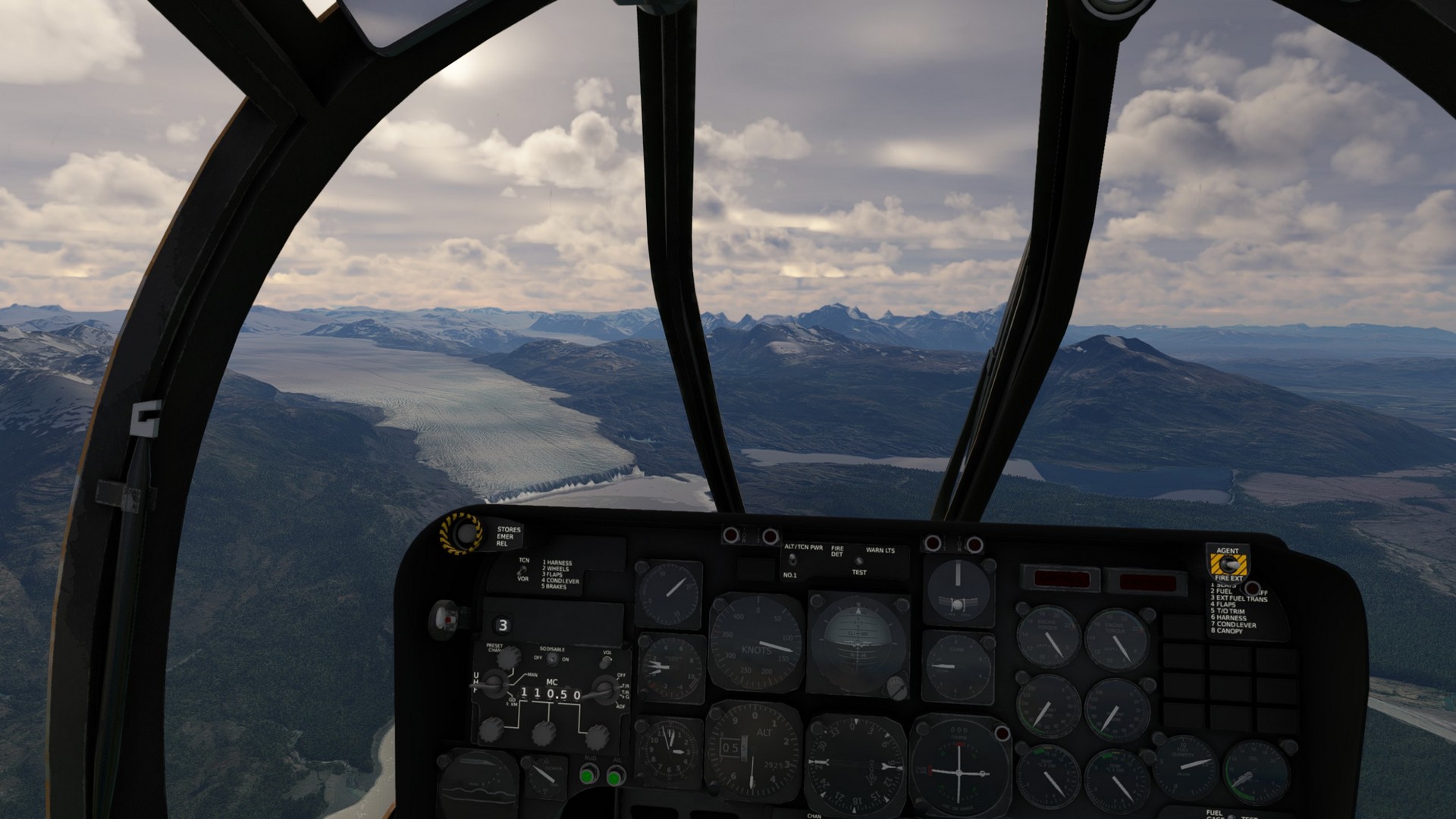Adjust the attitude indicator's adjustment knob
This screenshot has height=819, width=1456.
[896, 688]
